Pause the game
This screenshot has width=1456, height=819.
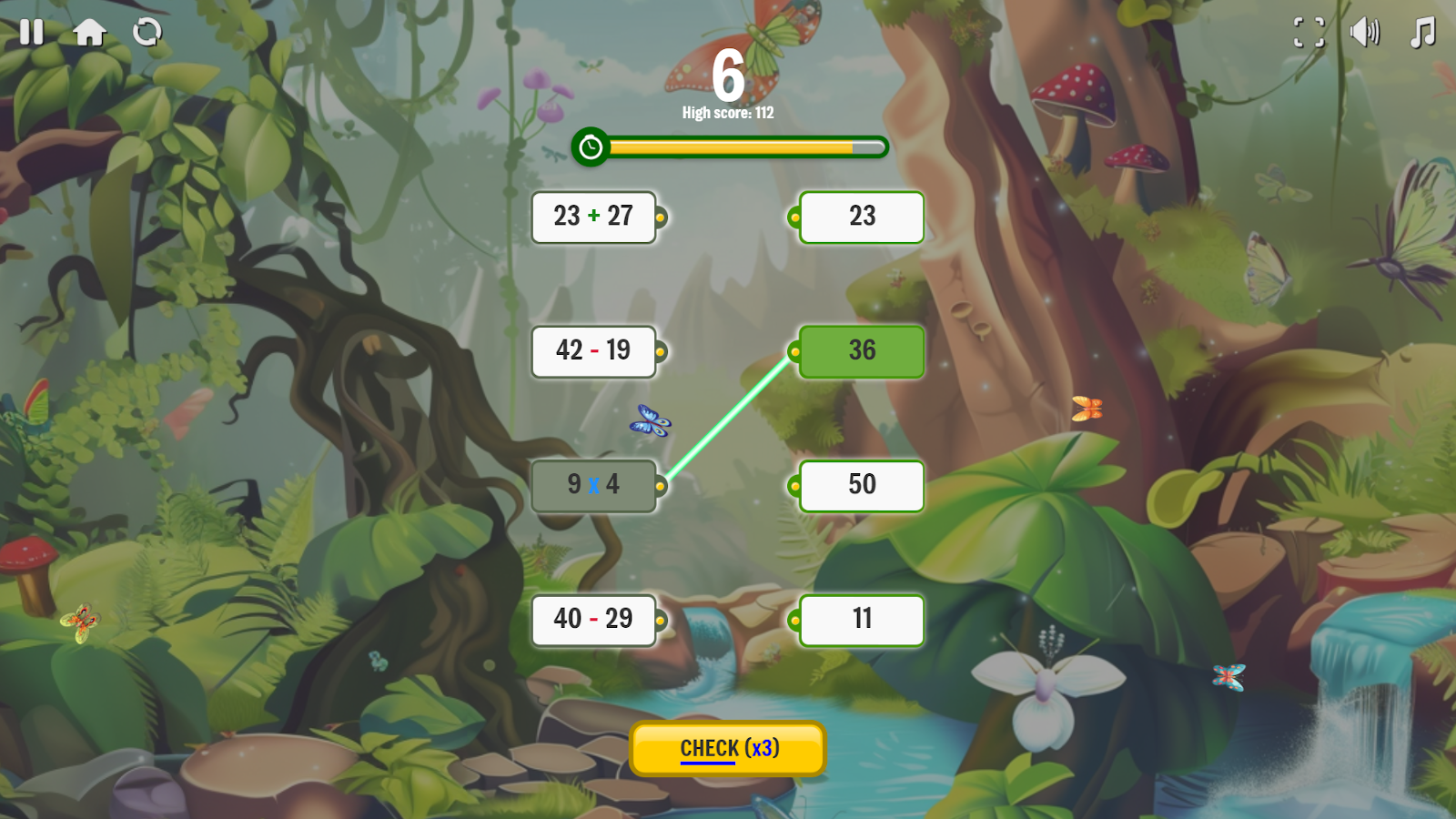click(x=30, y=33)
